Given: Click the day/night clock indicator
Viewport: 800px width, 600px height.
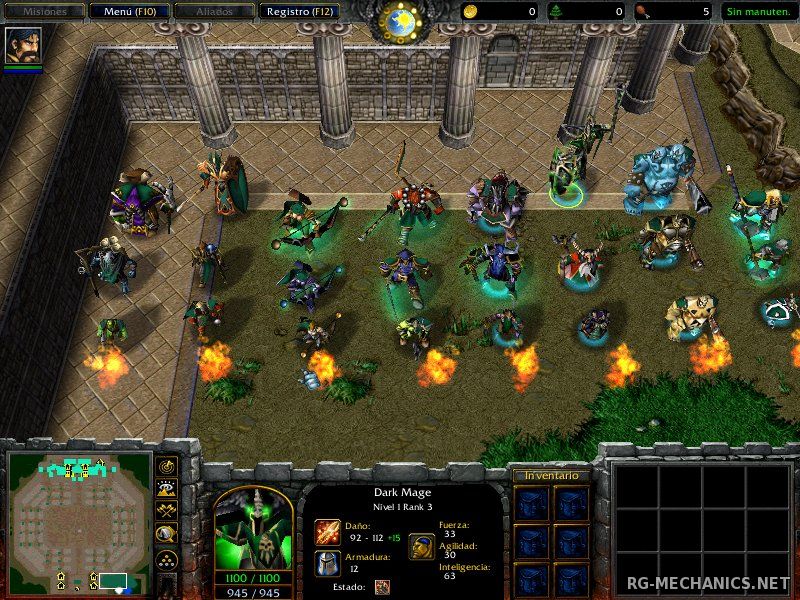Looking at the screenshot, I should [x=401, y=20].
